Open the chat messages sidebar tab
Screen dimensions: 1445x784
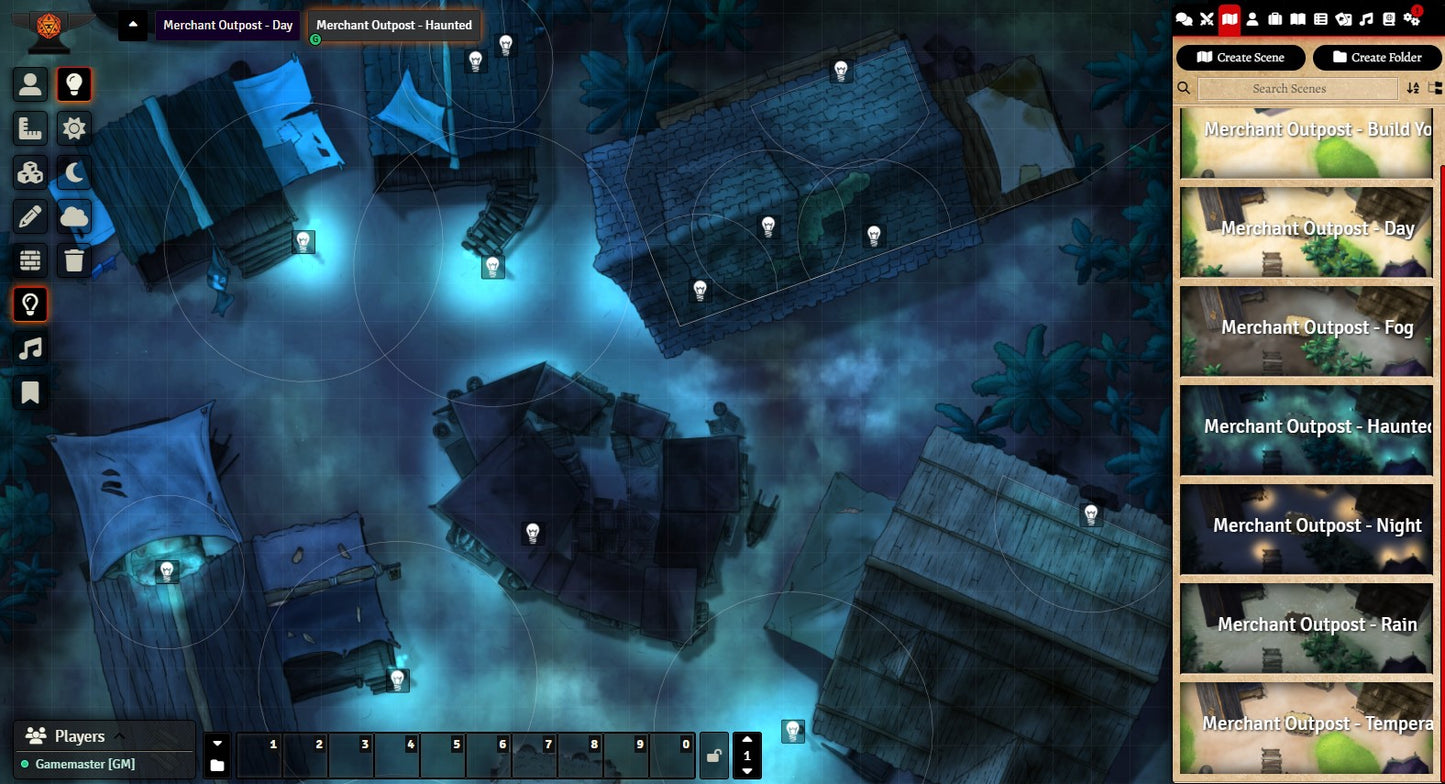pyautogui.click(x=1184, y=19)
